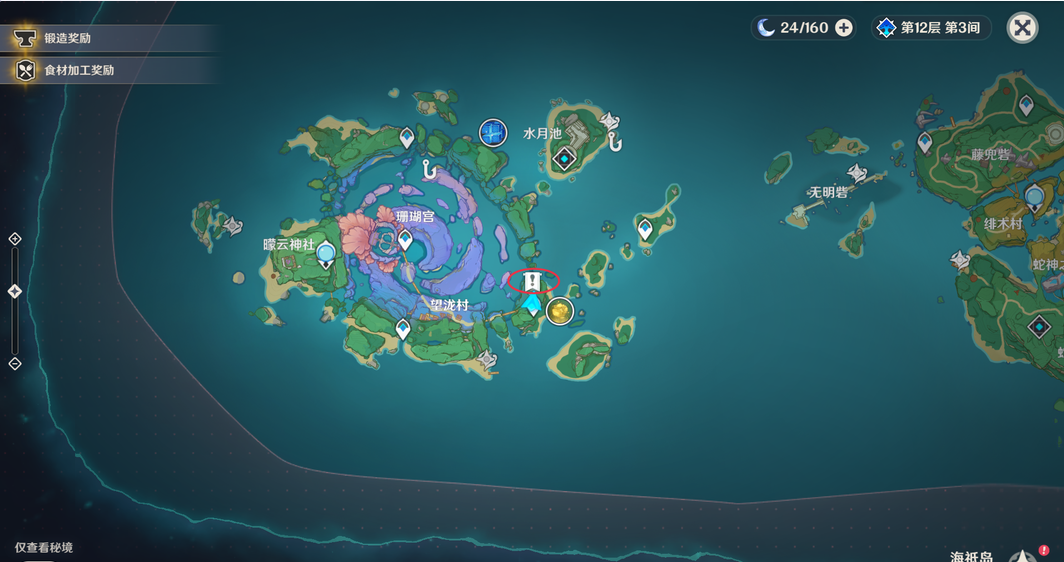Select the circled exclamation quest marker
The width and height of the screenshot is (1064, 562).
point(533,281)
